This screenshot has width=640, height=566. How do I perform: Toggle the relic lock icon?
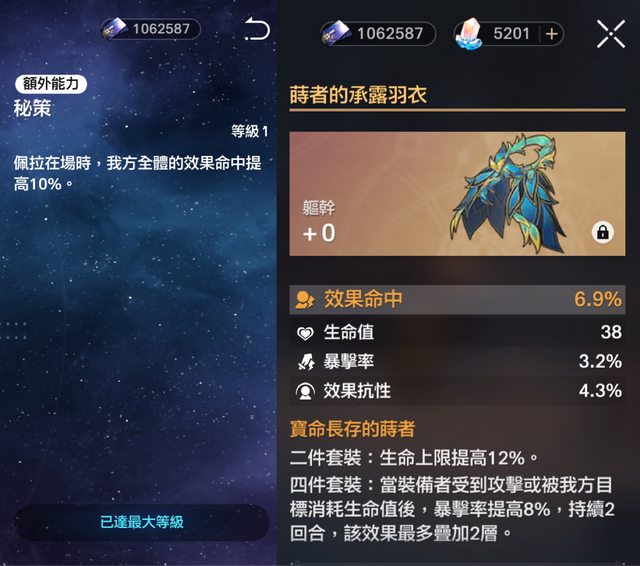(602, 232)
